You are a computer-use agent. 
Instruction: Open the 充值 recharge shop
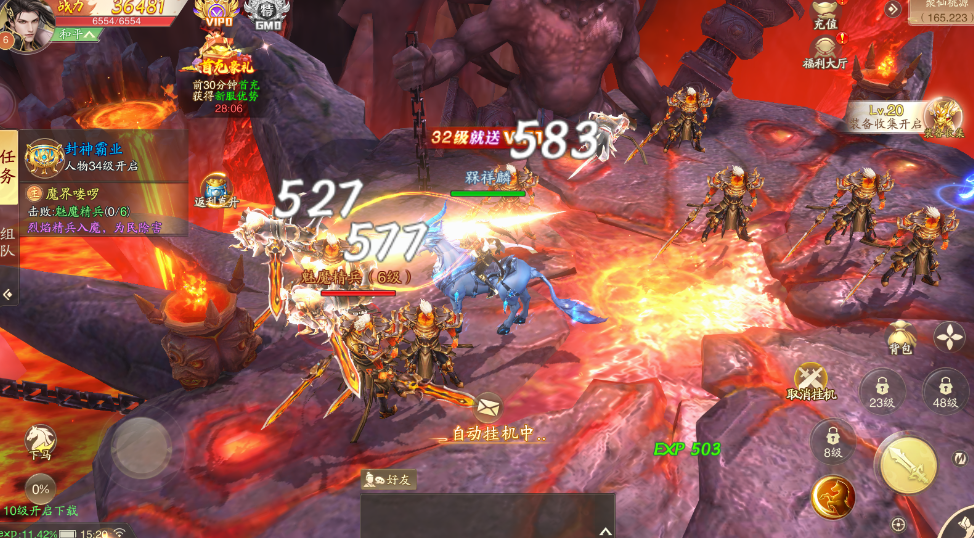point(824,13)
